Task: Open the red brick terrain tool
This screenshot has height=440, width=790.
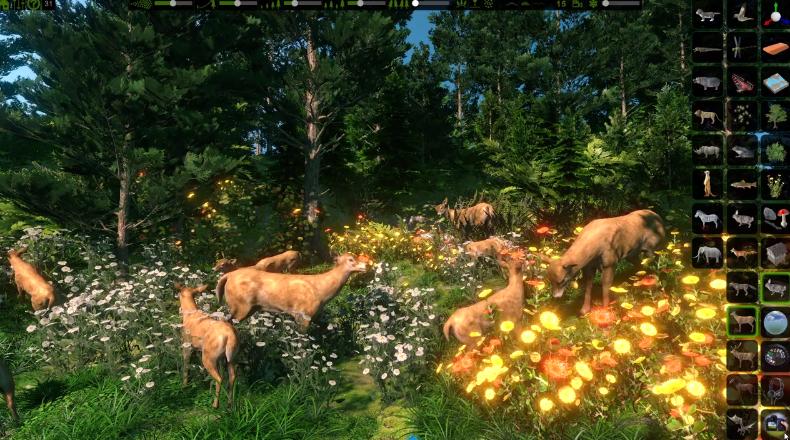Action: click(776, 48)
